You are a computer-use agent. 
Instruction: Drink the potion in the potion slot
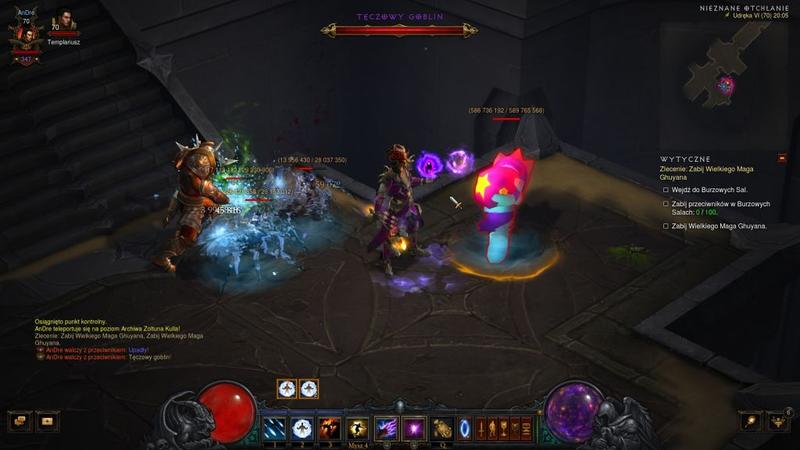[x=442, y=428]
